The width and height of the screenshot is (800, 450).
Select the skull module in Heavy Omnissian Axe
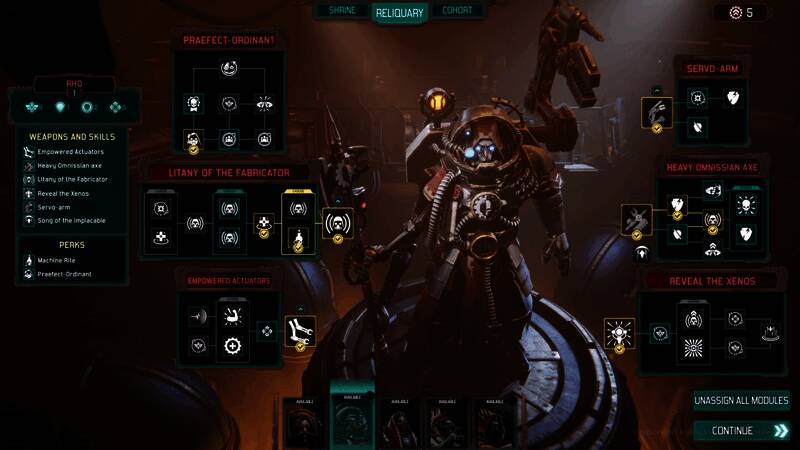pos(745,204)
